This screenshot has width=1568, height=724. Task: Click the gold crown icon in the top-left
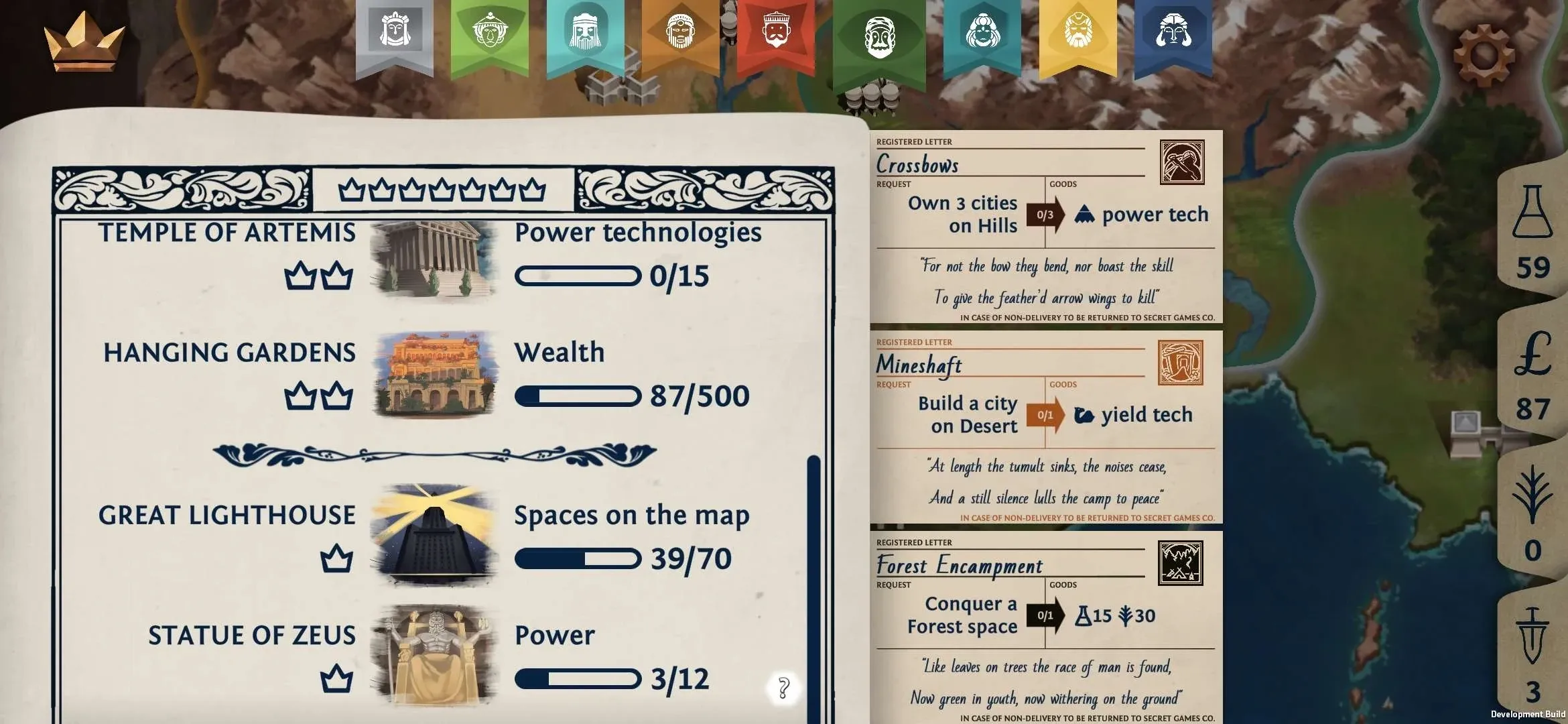(x=84, y=40)
